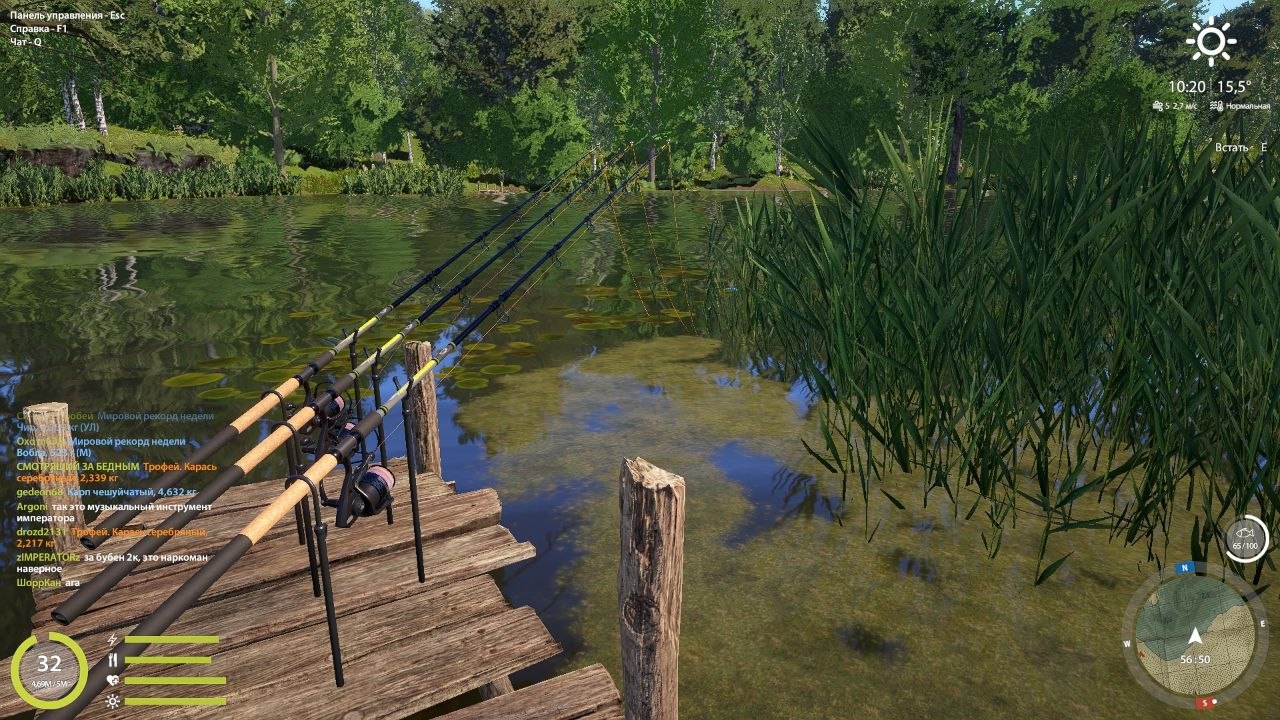The height and width of the screenshot is (720, 1280).
Task: Select the wind speed icon
Action: tap(1157, 105)
